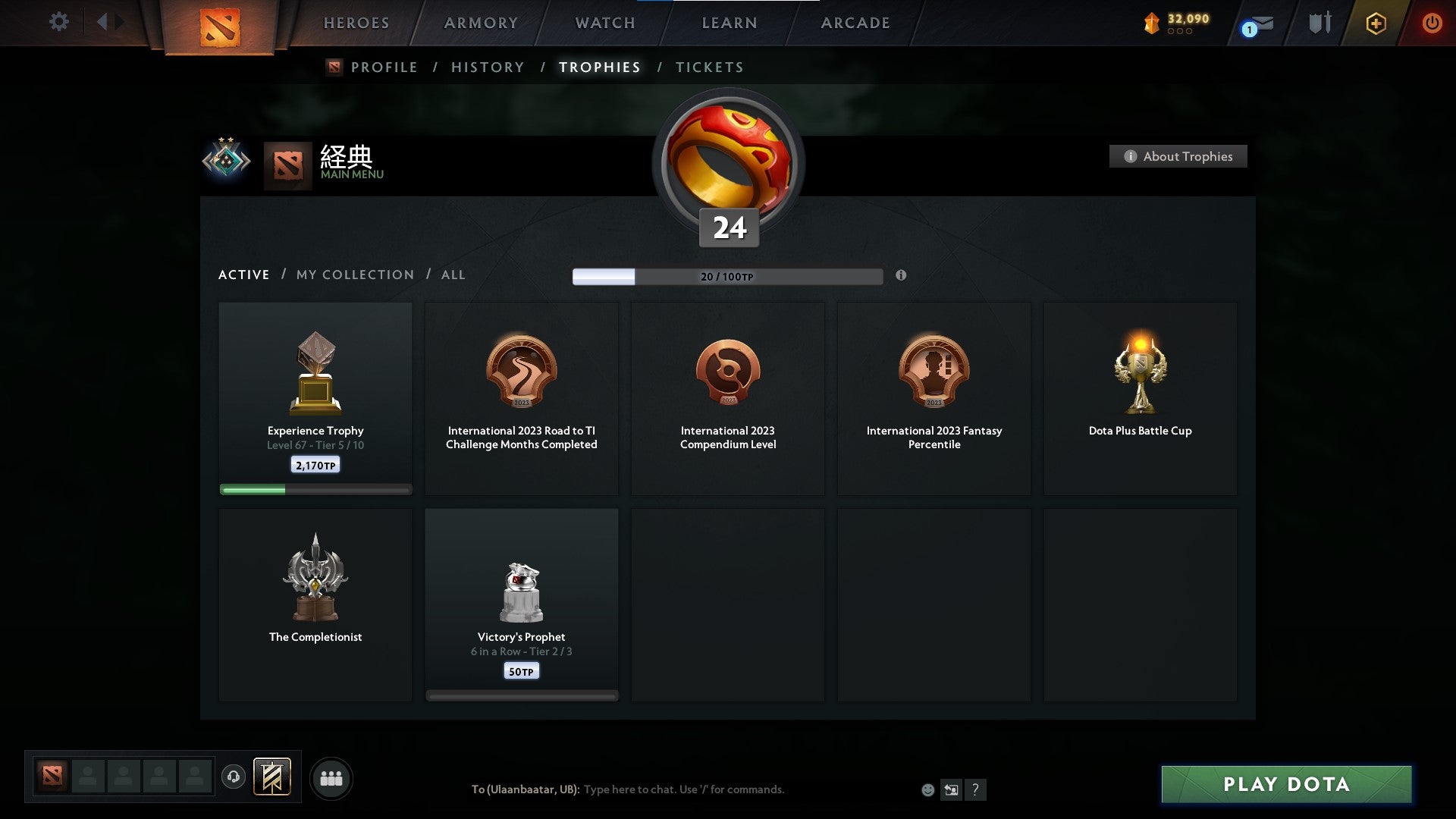Image resolution: width=1456 pixels, height=819 pixels.
Task: Open Dota Plus via the gold plus hexagon icon
Action: click(1376, 23)
